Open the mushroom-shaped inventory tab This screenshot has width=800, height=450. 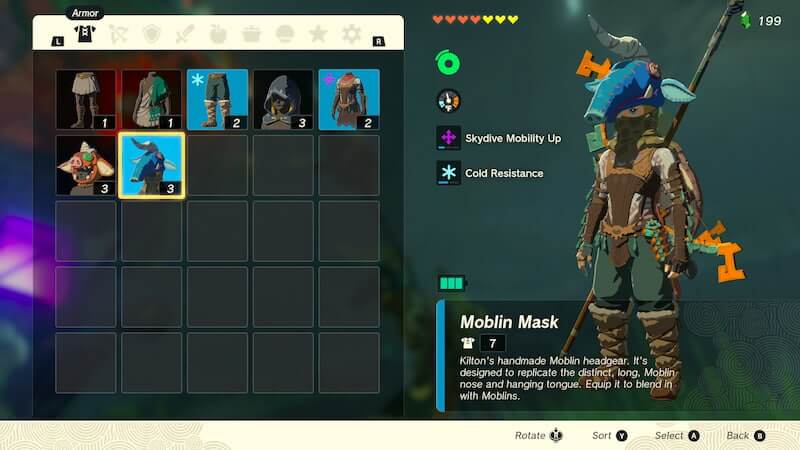[x=285, y=34]
